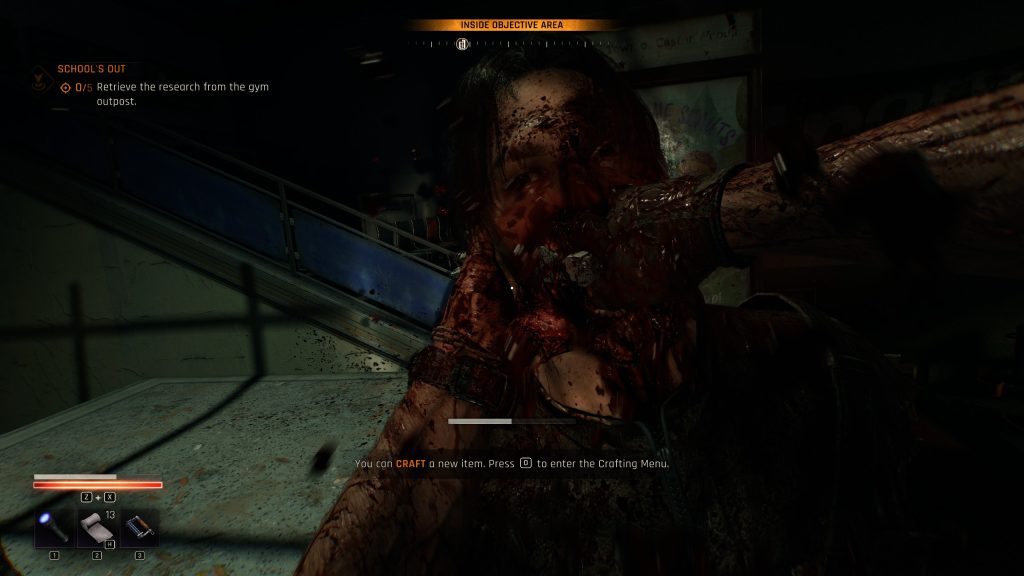Select the bandage slot with 13 count
Viewport: 1024px width, 576px height.
coord(96,527)
